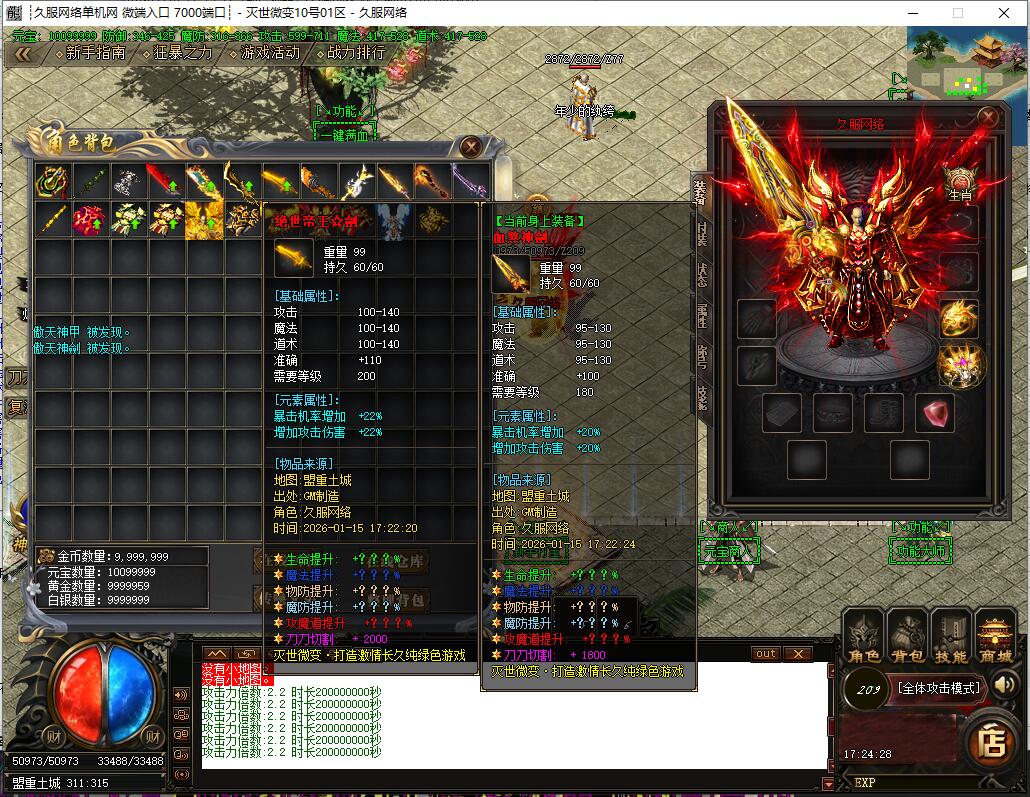Open the 战力排行 ranking menu
The width and height of the screenshot is (1030, 797).
(355, 53)
